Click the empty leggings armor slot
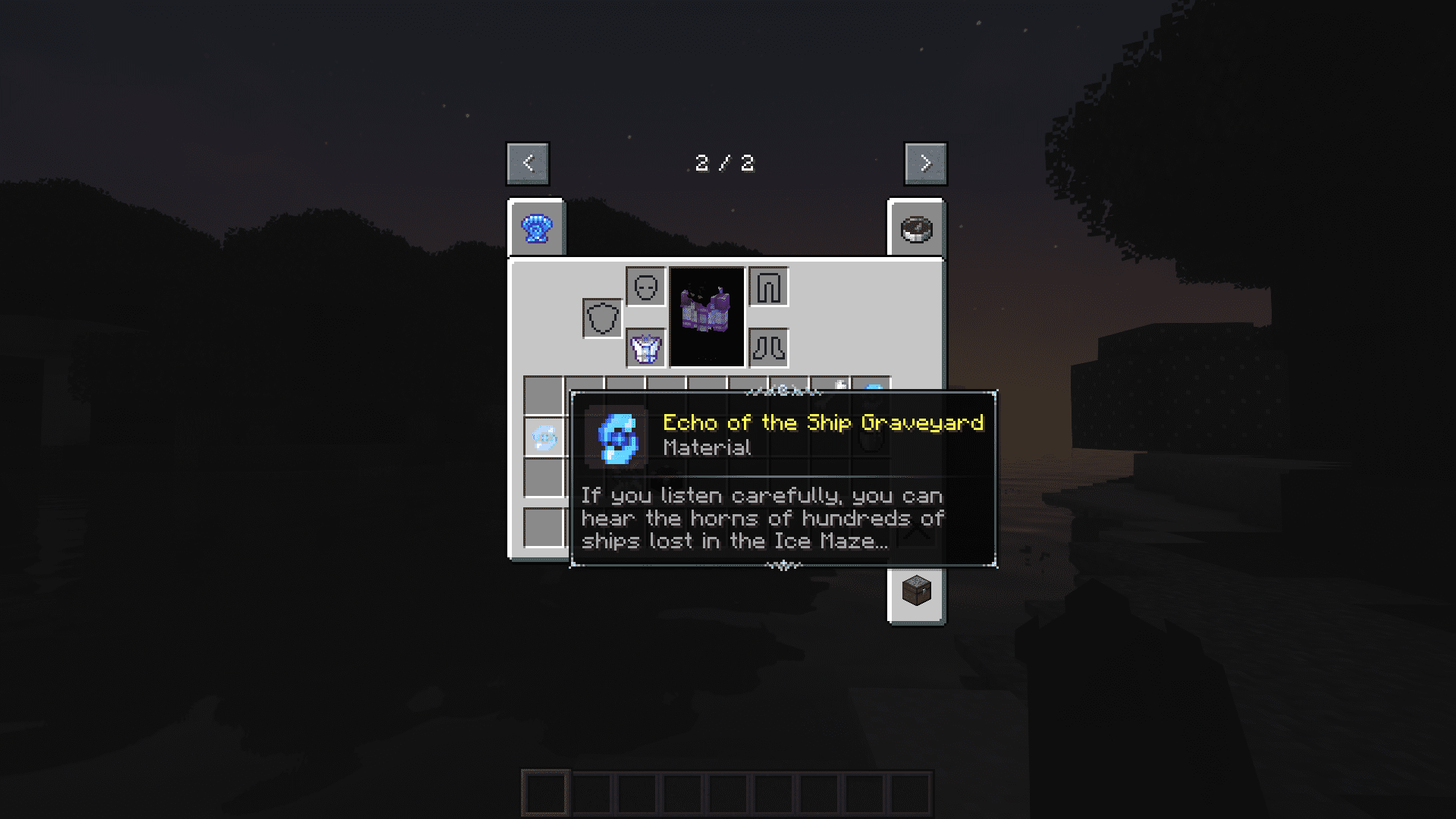1456x819 pixels. (x=768, y=287)
